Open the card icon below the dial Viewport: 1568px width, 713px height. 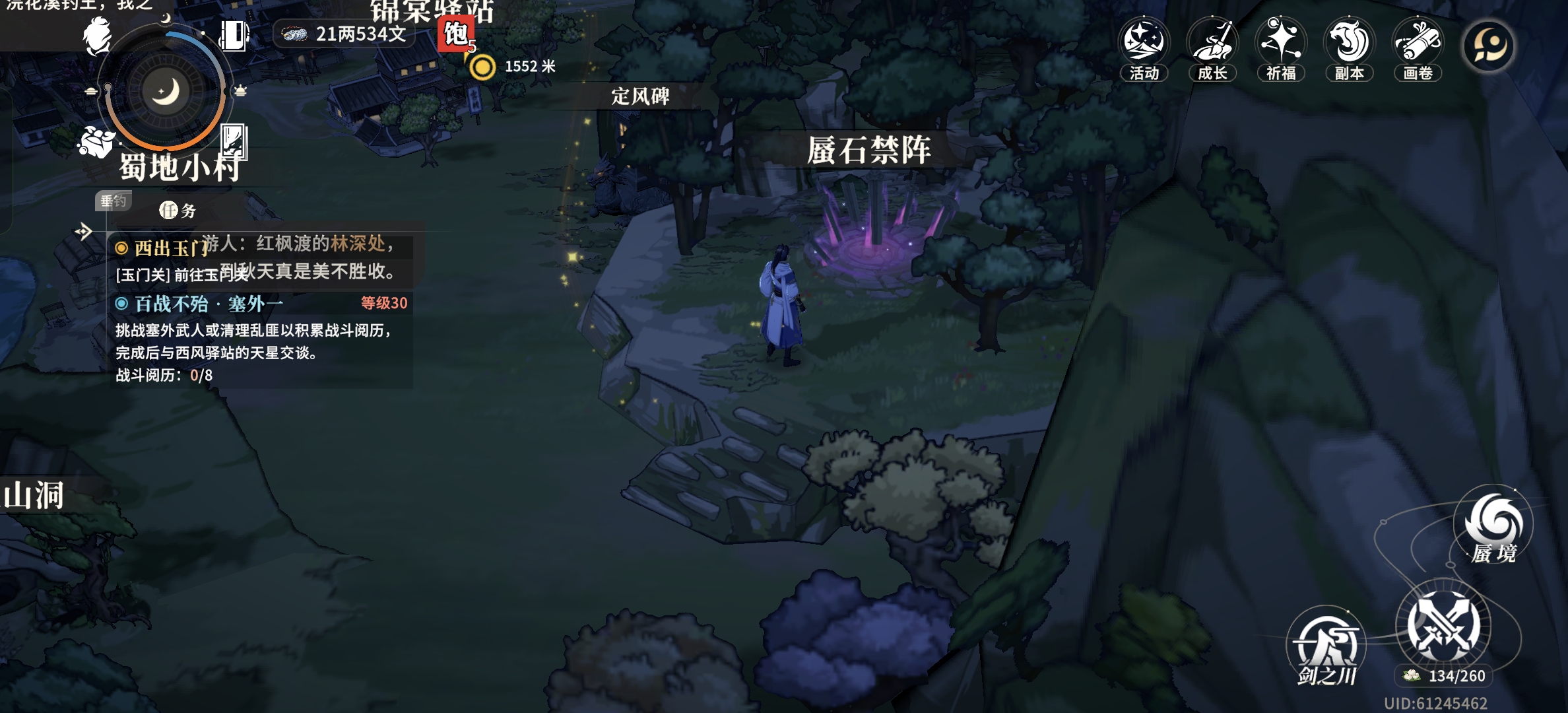(x=234, y=141)
